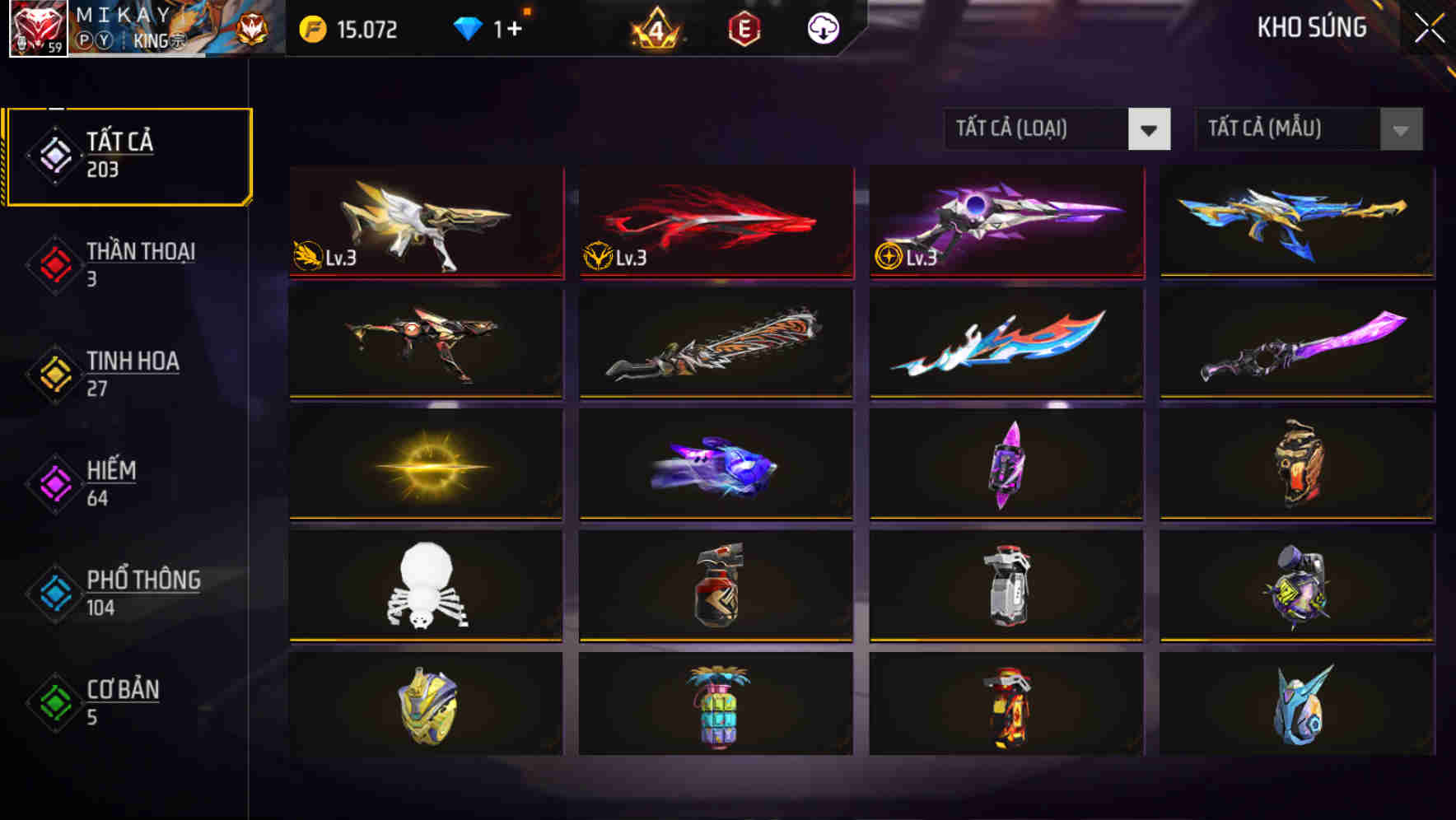Select the white spider grenade item
This screenshot has width=1456, height=820.
click(x=425, y=586)
